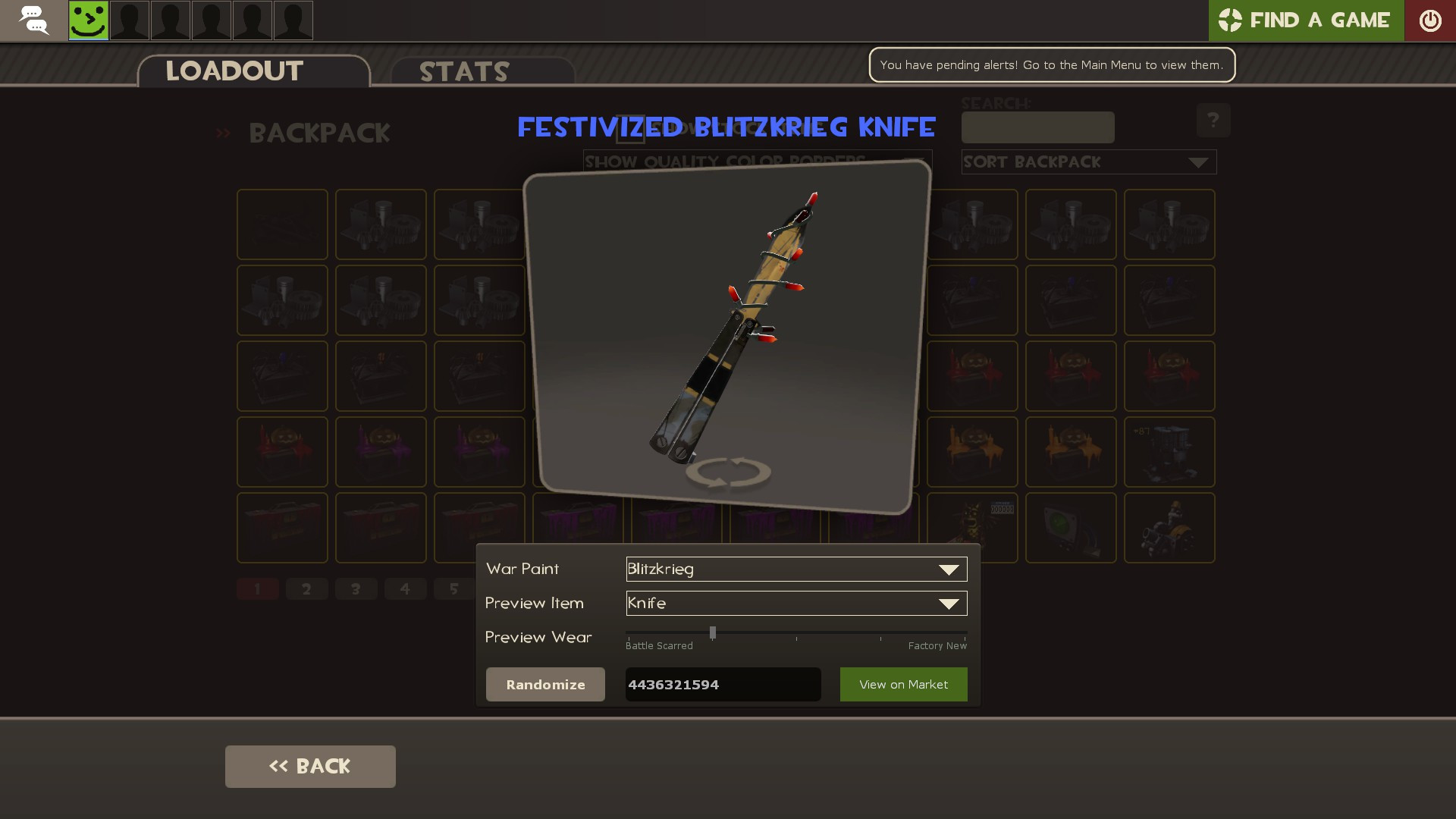
Task: Go back using the Back button
Action: [309, 766]
